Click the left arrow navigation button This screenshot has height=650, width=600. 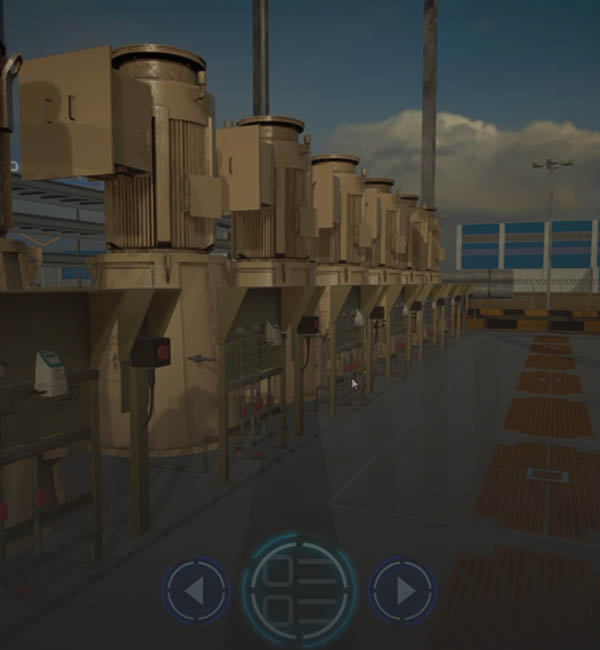pos(195,591)
